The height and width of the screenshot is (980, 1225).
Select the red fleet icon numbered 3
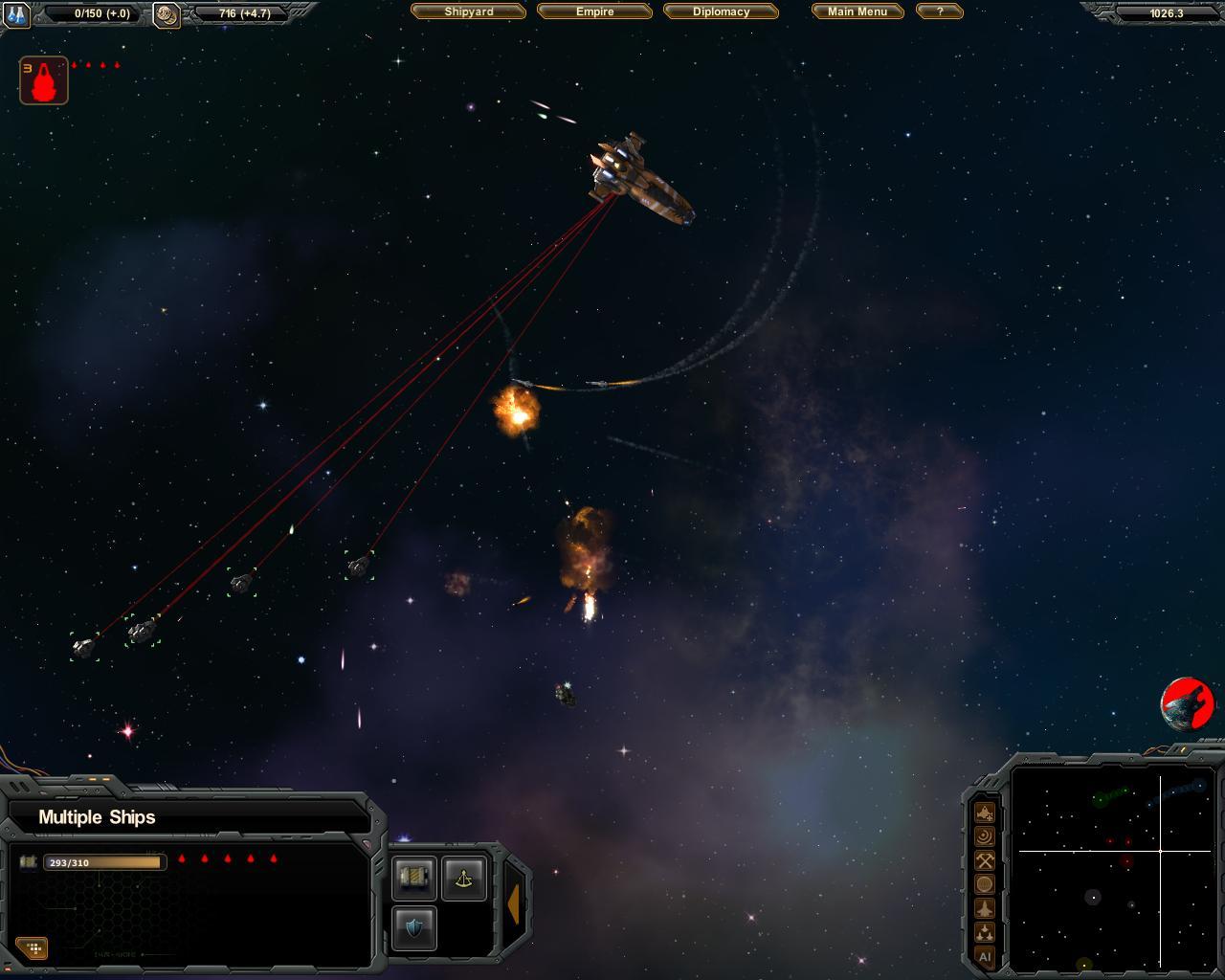[x=44, y=80]
